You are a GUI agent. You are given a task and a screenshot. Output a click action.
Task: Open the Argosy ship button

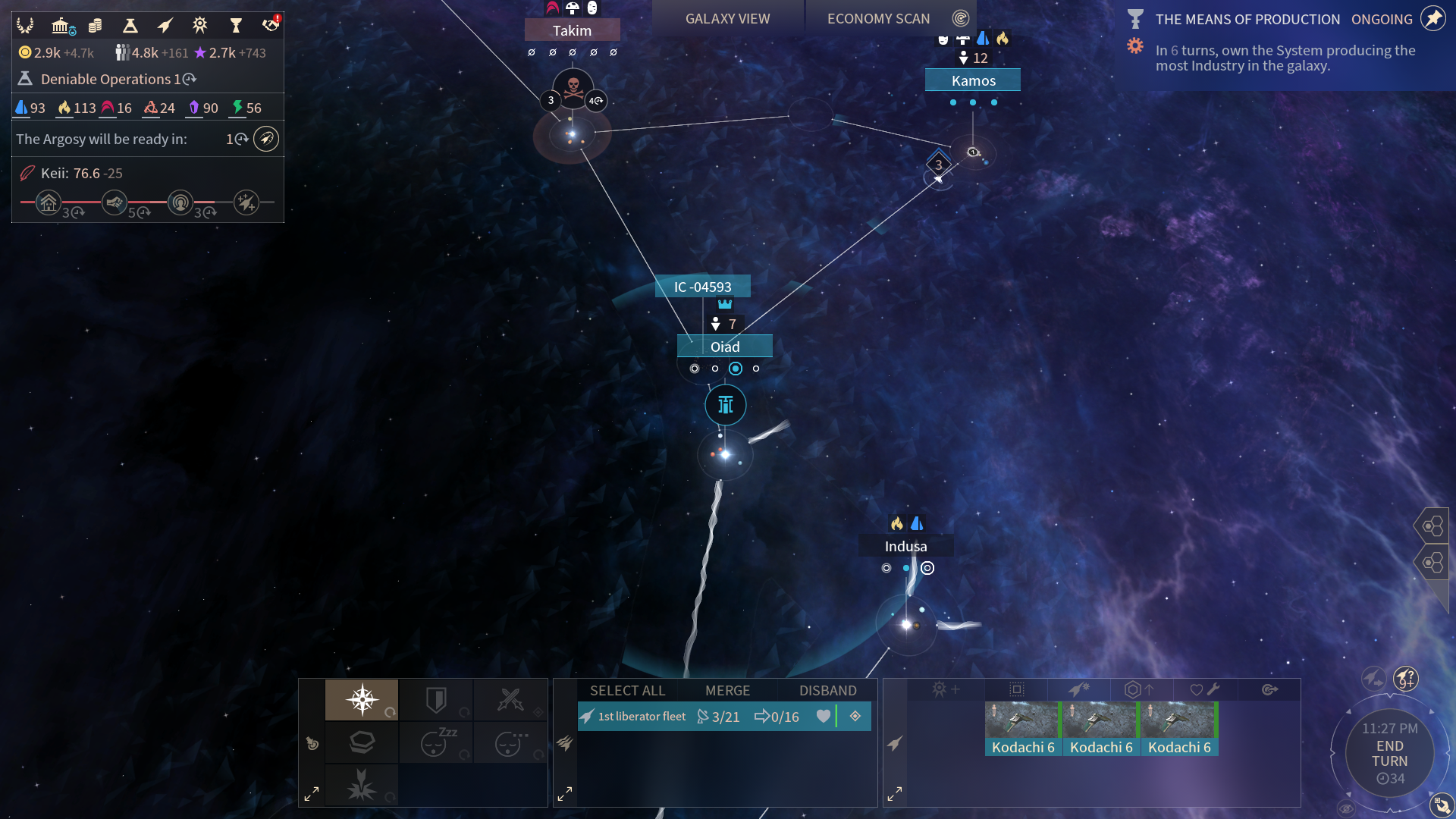point(265,140)
